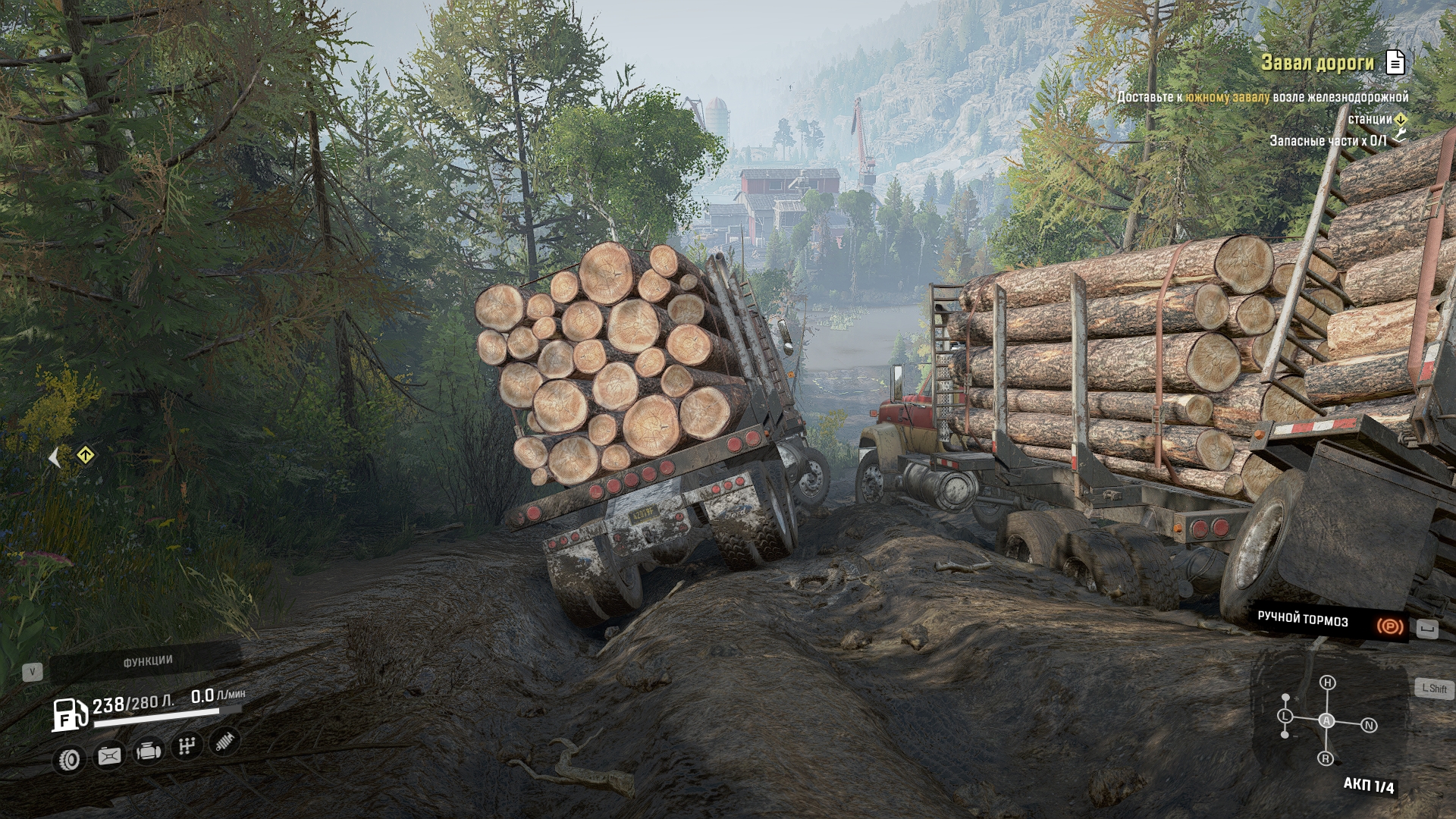This screenshot has width=1456, height=819.
Task: Click the Завал дороги objective title
Action: pos(1317,63)
